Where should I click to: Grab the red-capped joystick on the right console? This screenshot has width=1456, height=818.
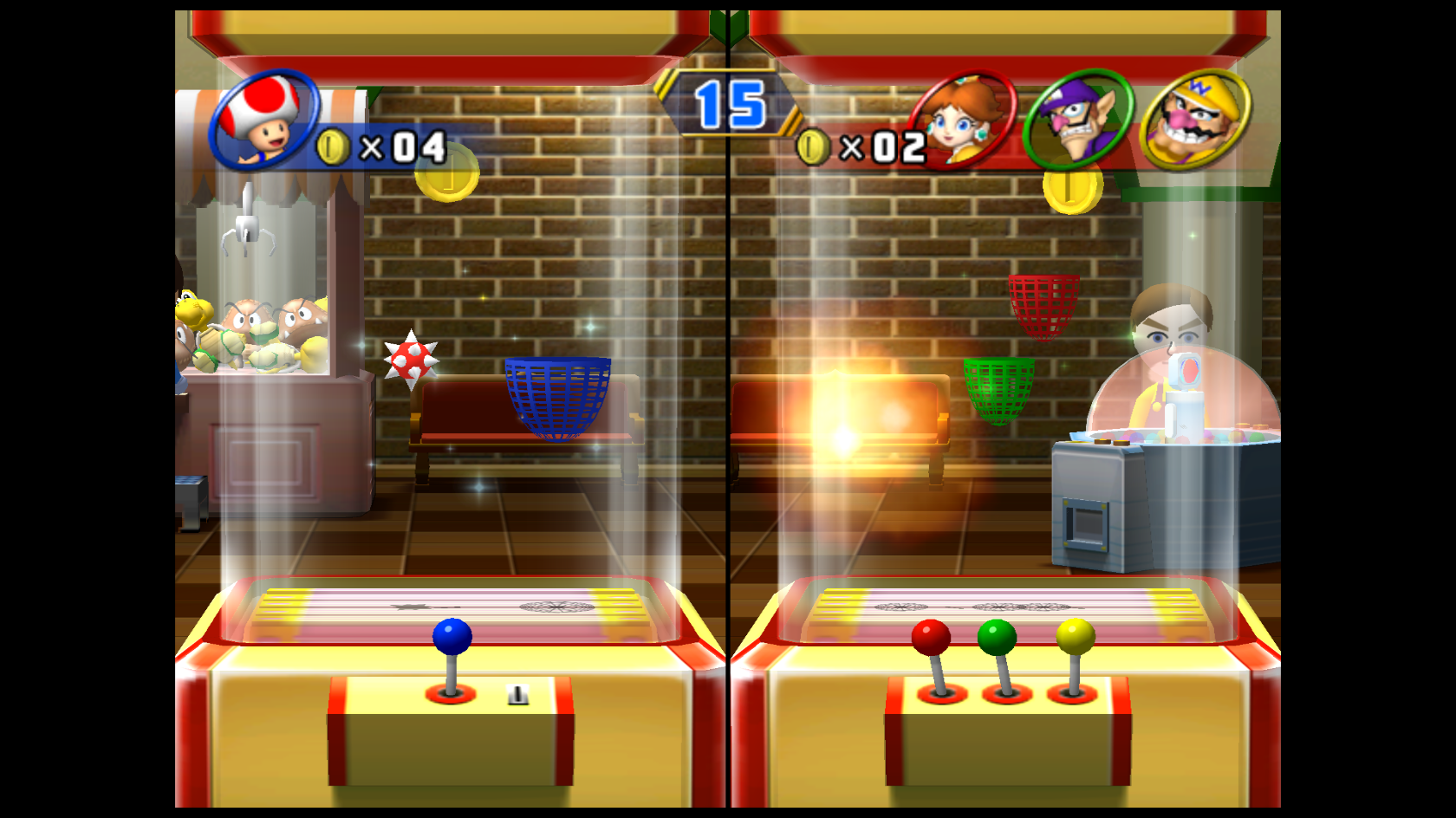930,635
